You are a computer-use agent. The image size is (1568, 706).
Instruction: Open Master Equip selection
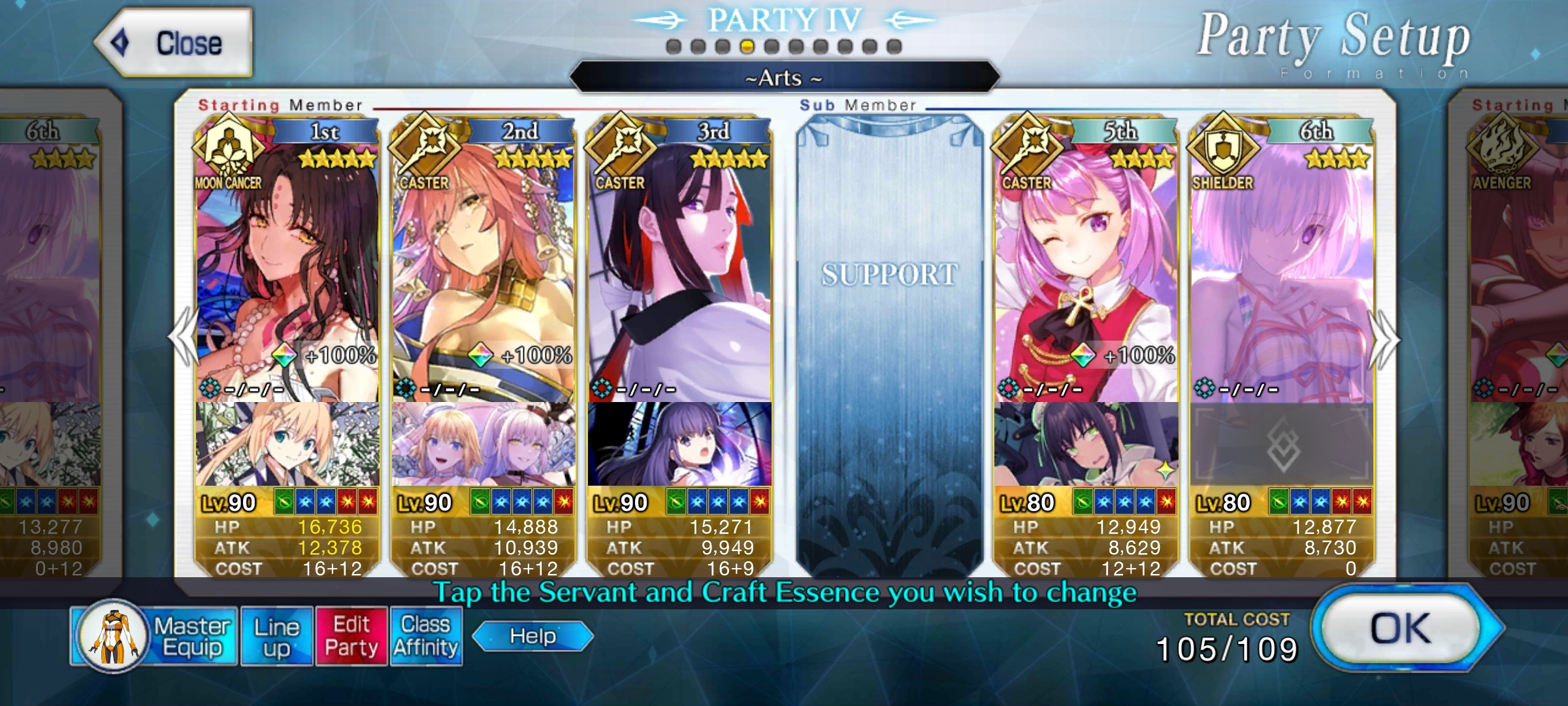154,636
